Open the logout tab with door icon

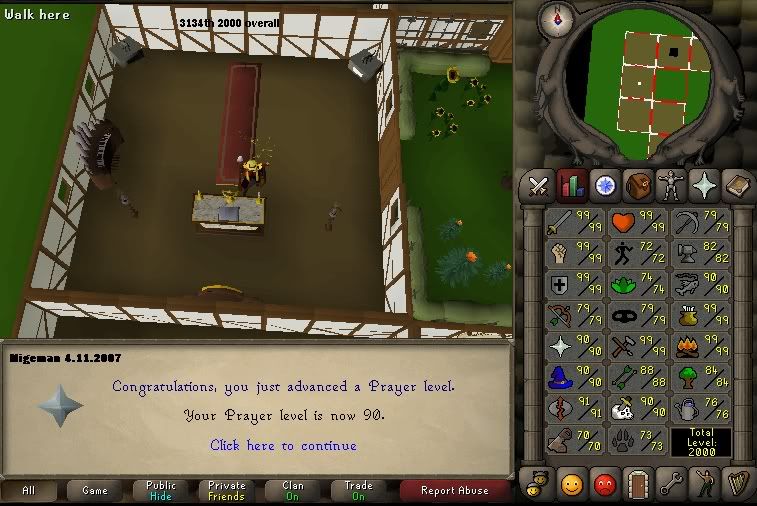[638, 485]
